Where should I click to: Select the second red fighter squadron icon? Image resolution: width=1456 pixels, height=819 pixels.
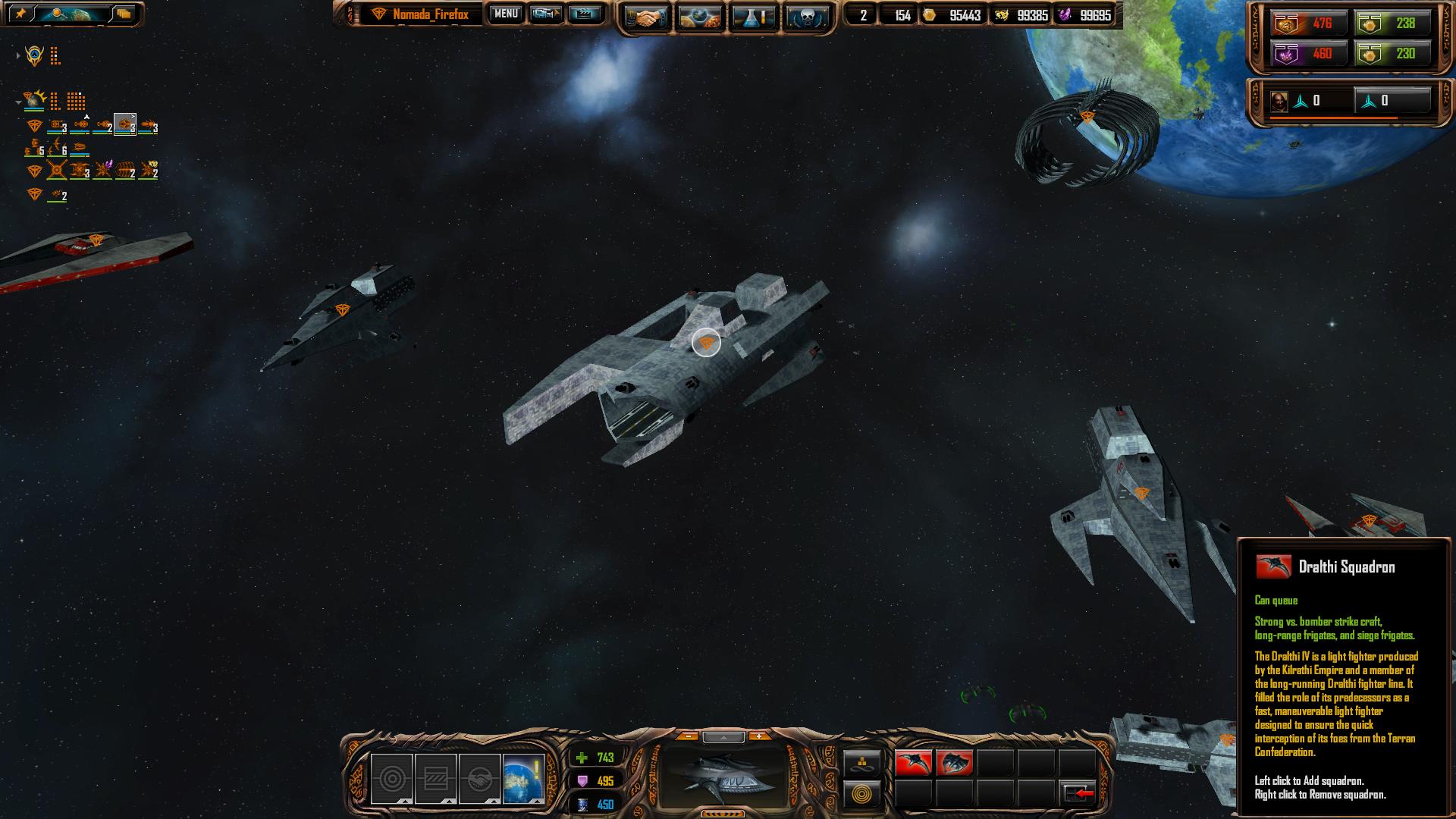(x=954, y=763)
